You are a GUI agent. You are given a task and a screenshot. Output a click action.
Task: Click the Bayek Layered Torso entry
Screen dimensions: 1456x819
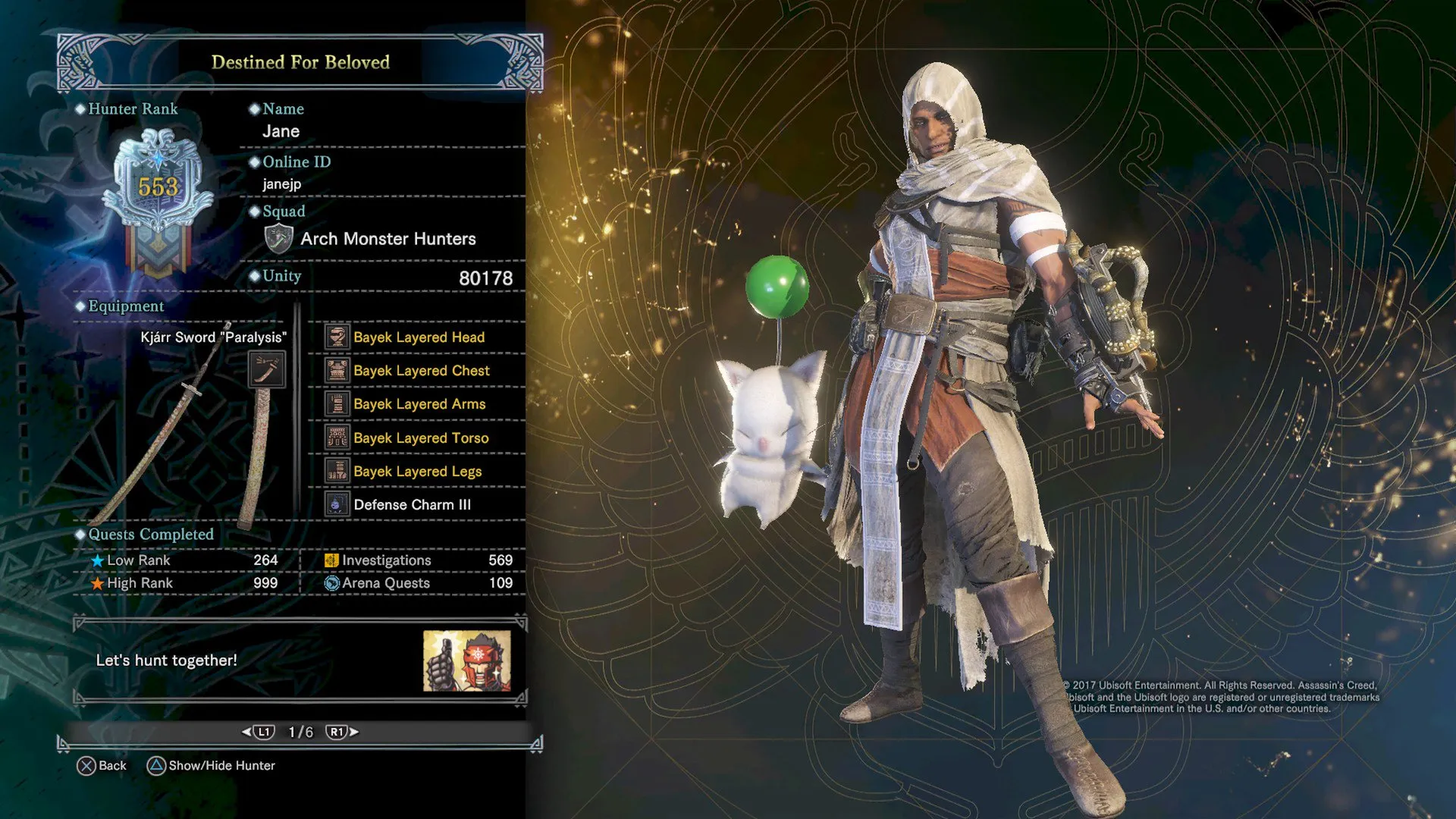(420, 438)
